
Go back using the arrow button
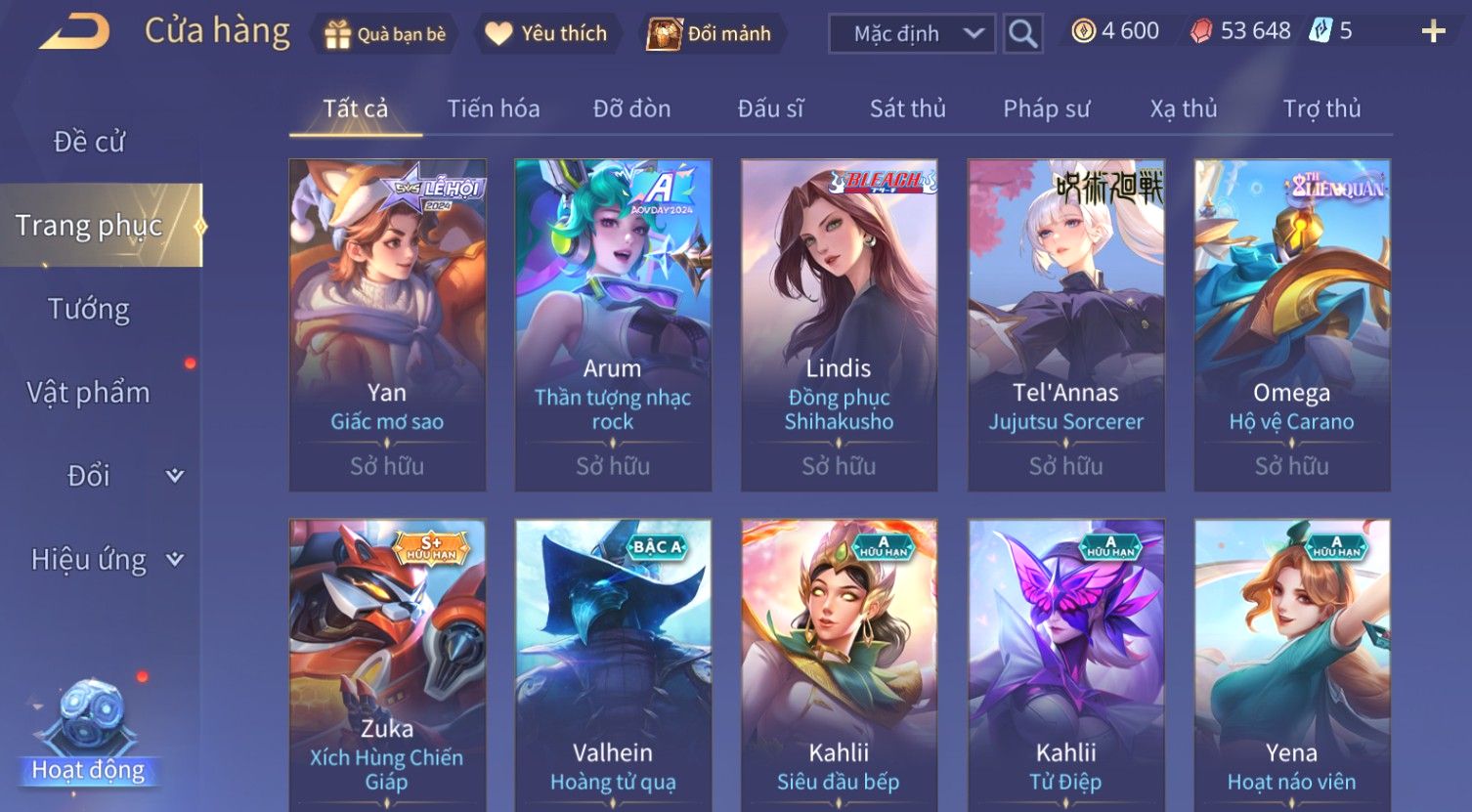(x=74, y=32)
